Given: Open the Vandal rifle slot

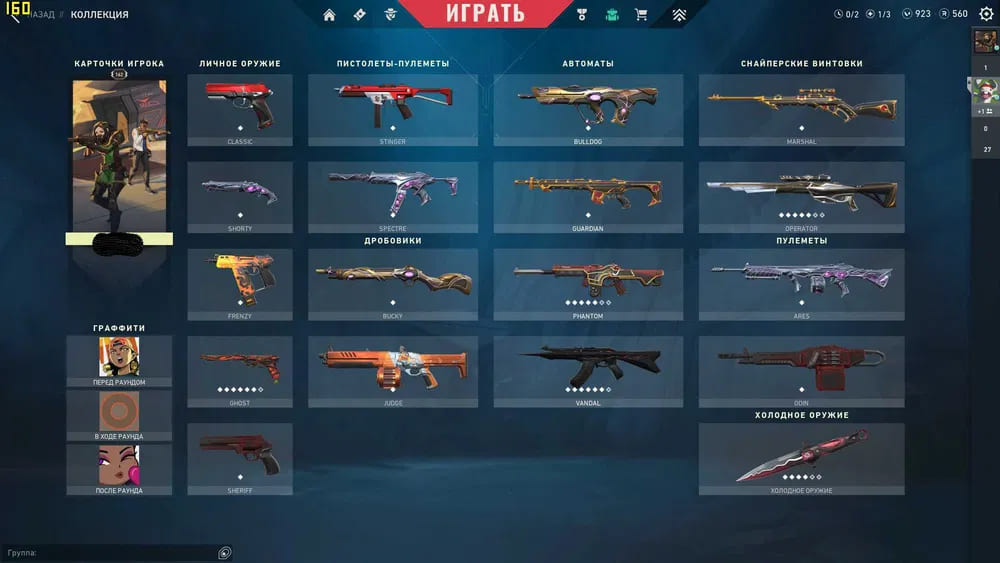Looking at the screenshot, I should pyautogui.click(x=587, y=370).
